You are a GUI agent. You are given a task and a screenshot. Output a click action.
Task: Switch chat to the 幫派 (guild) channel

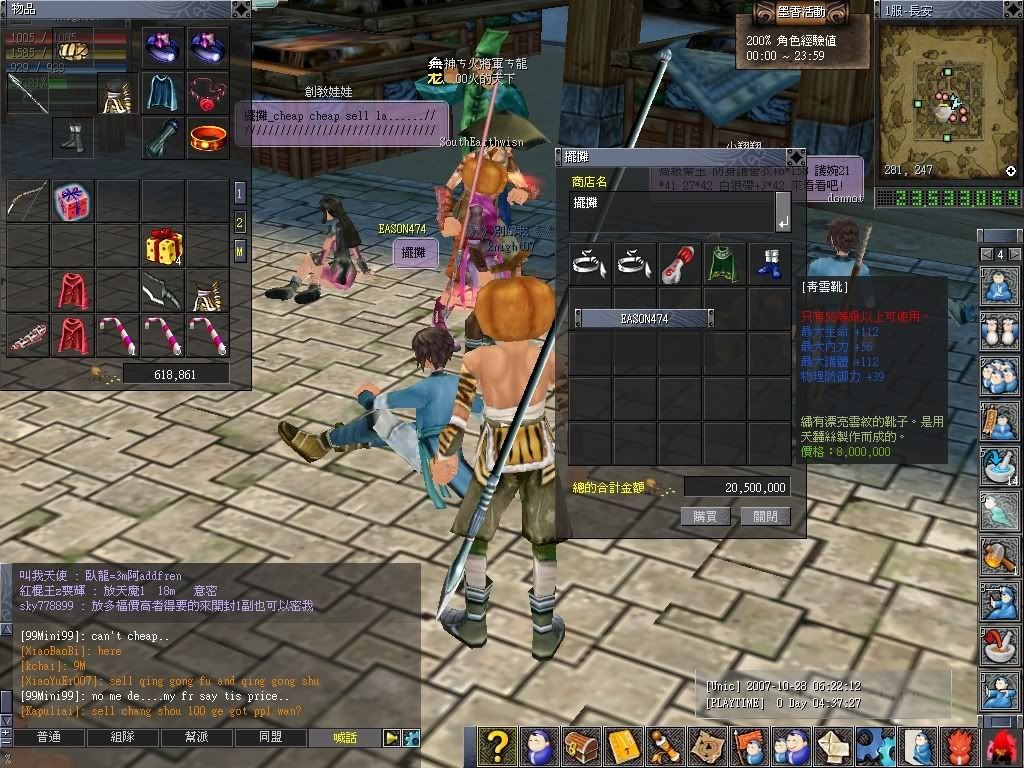(x=196, y=738)
